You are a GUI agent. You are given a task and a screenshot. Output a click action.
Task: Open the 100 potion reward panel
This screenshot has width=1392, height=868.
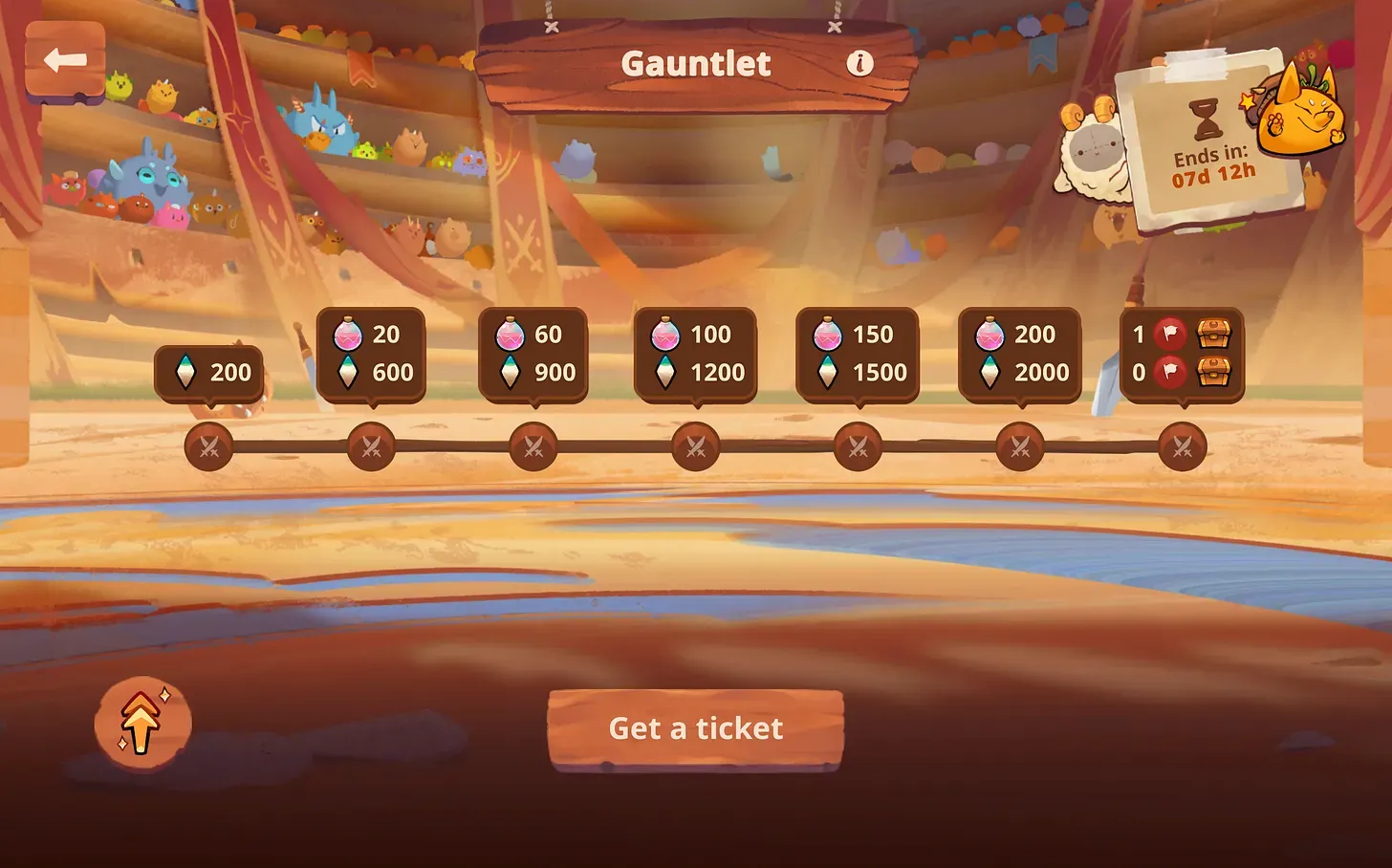point(696,354)
